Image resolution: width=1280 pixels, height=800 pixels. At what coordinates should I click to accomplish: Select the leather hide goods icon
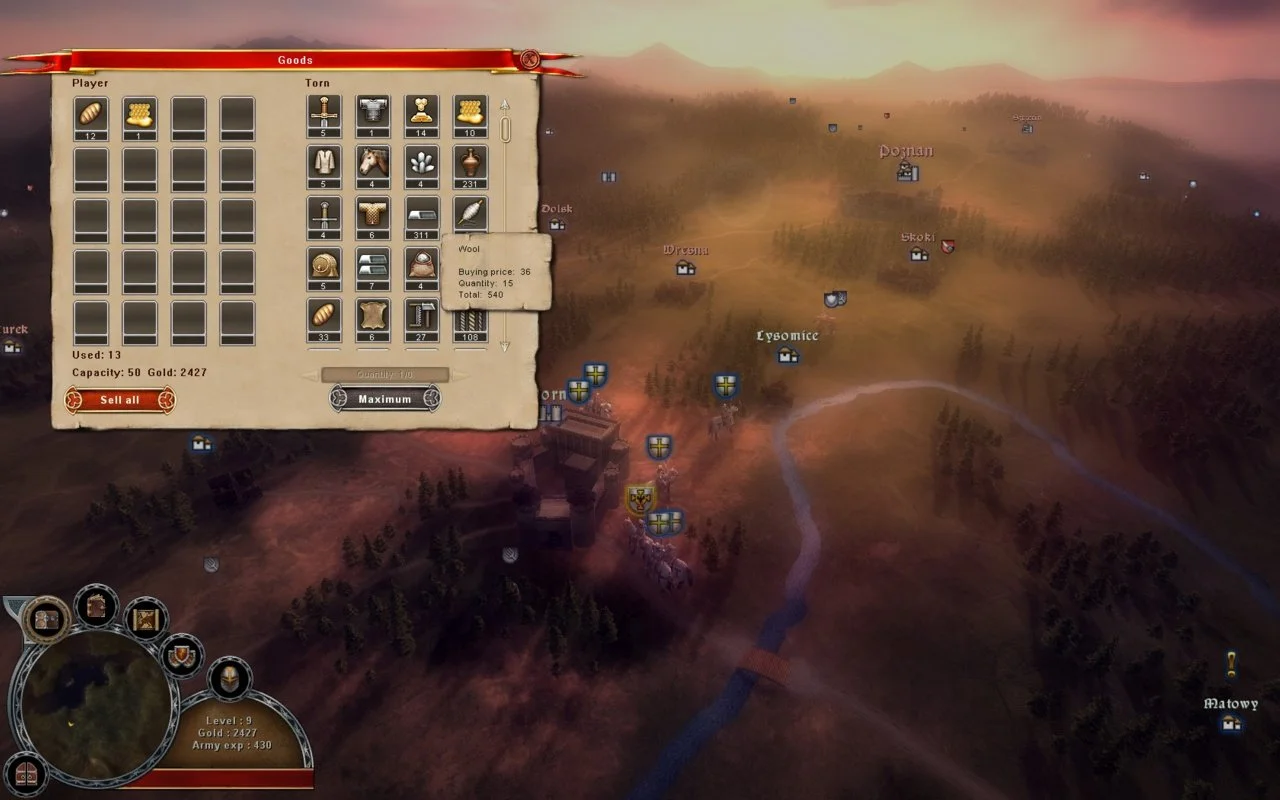pos(371,318)
